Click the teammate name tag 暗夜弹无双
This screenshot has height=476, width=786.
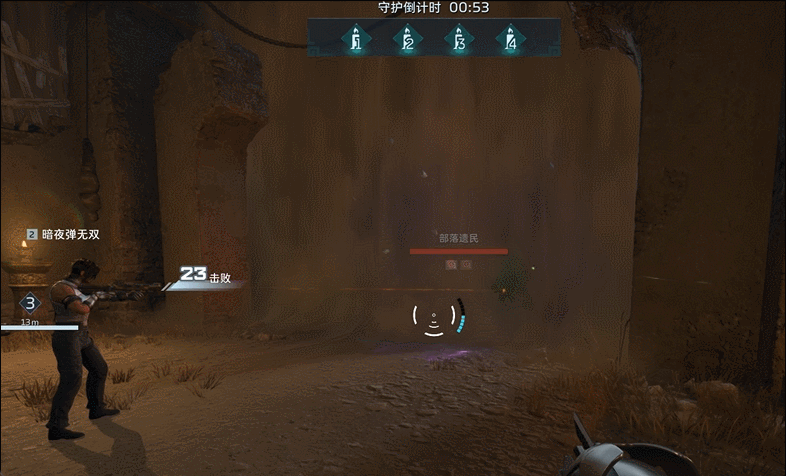tap(70, 235)
